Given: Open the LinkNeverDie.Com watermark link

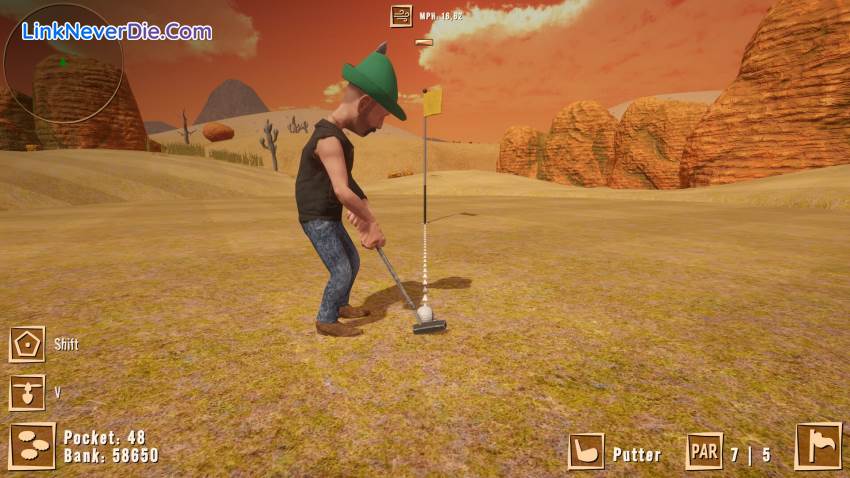Looking at the screenshot, I should pos(117,31).
